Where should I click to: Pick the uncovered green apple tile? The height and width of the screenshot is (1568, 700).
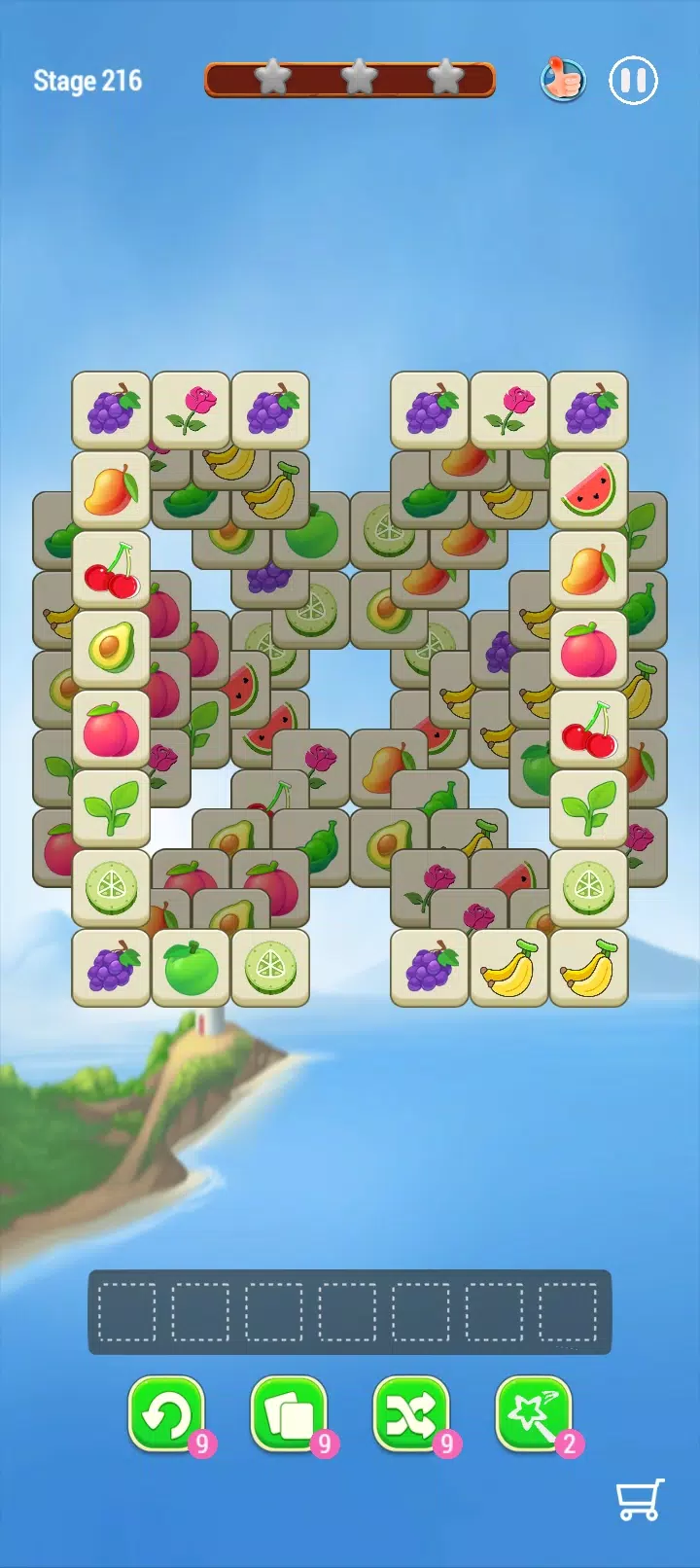191,967
